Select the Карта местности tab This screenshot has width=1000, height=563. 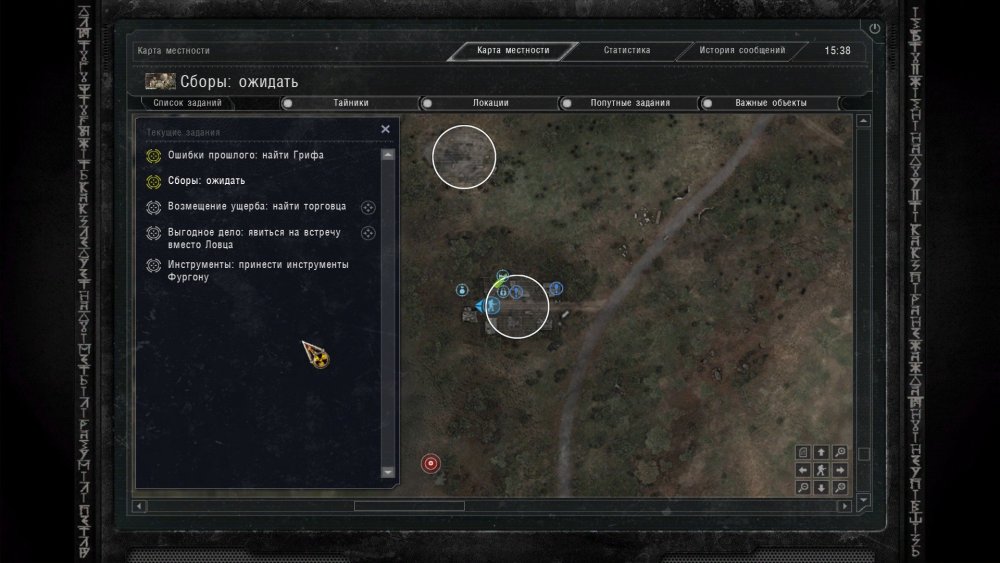[513, 50]
